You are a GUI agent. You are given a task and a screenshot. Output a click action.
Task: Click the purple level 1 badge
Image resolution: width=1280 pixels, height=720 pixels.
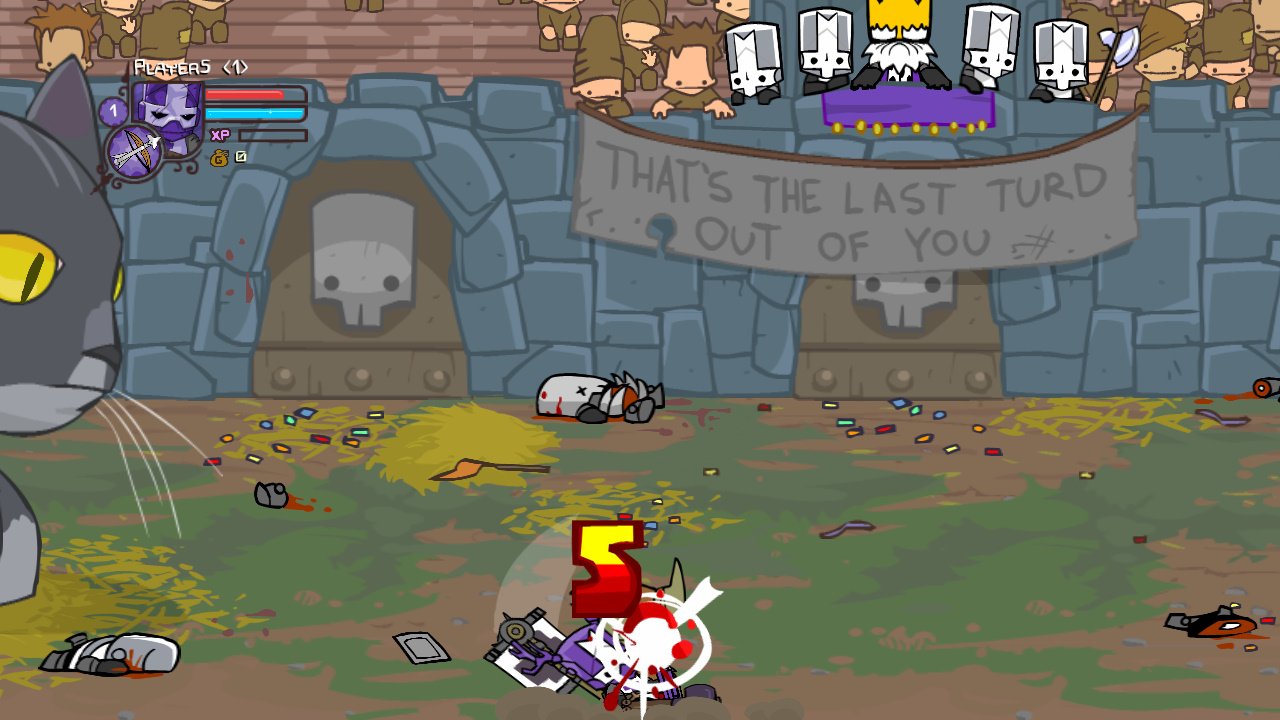coord(112,111)
